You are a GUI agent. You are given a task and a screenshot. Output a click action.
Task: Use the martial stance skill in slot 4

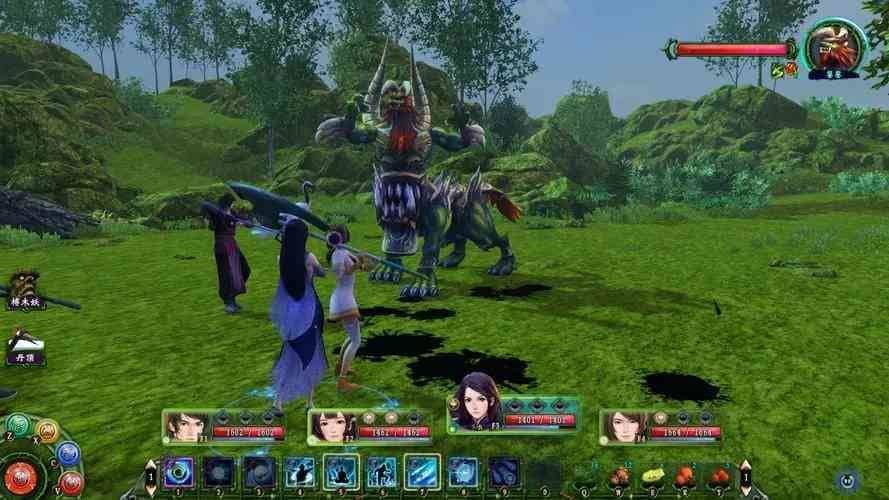(299, 472)
